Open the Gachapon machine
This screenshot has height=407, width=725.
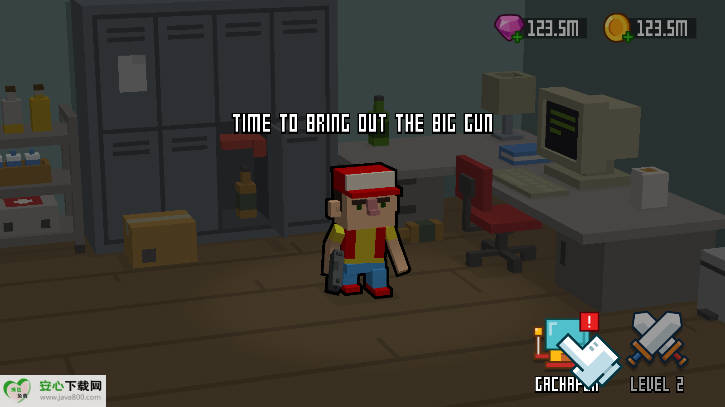pyautogui.click(x=564, y=347)
